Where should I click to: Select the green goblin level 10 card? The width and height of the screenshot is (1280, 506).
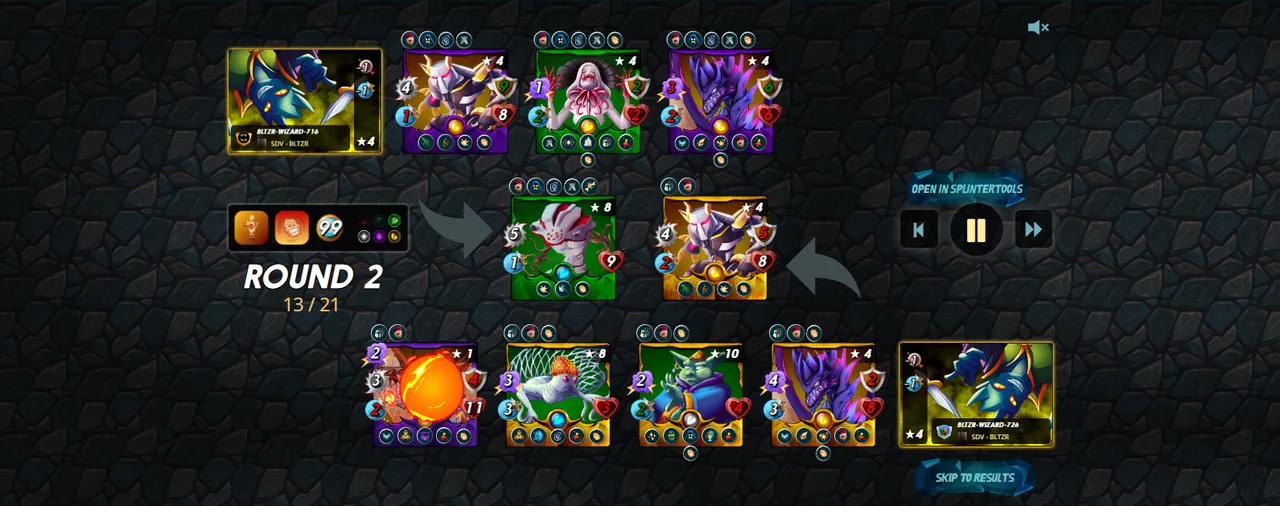pos(691,394)
